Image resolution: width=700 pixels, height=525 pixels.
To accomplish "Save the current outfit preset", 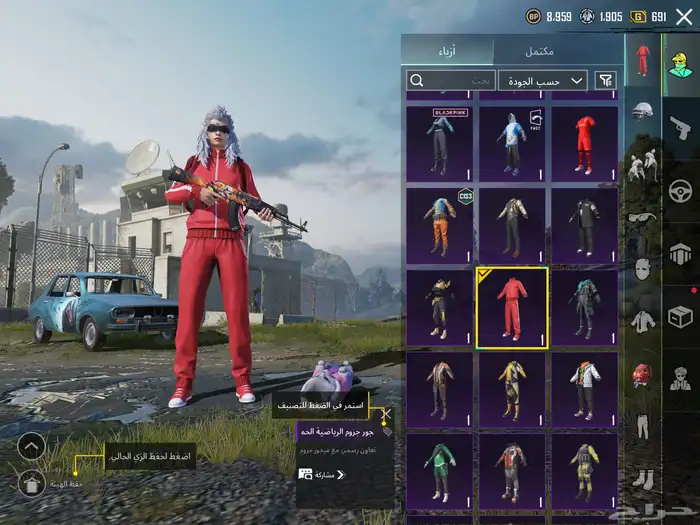I will click(32, 484).
